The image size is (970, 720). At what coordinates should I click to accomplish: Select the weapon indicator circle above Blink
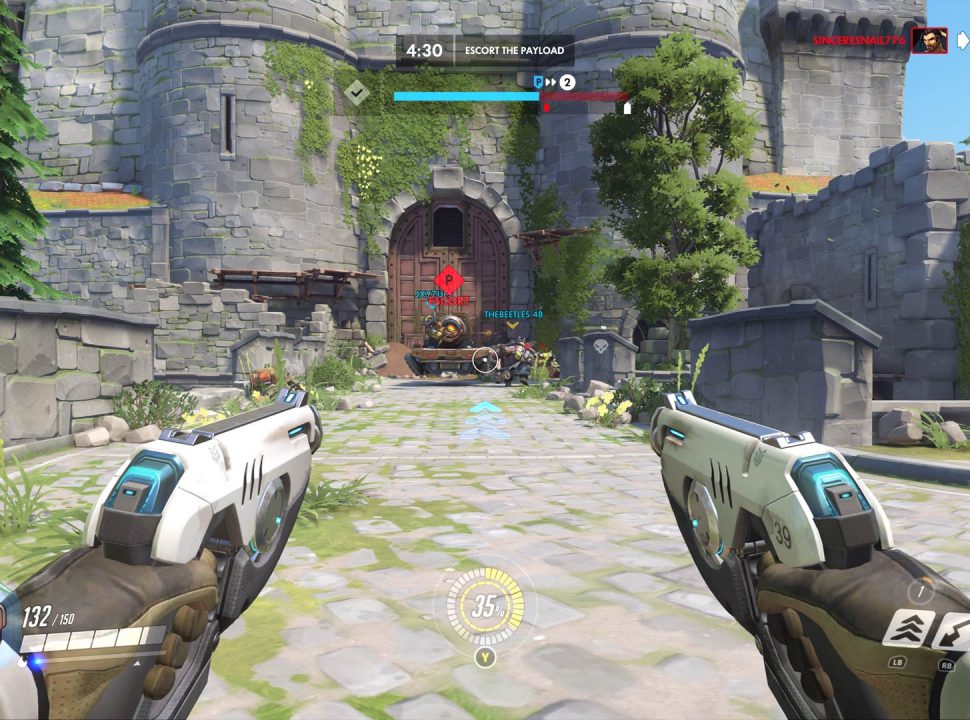click(920, 591)
